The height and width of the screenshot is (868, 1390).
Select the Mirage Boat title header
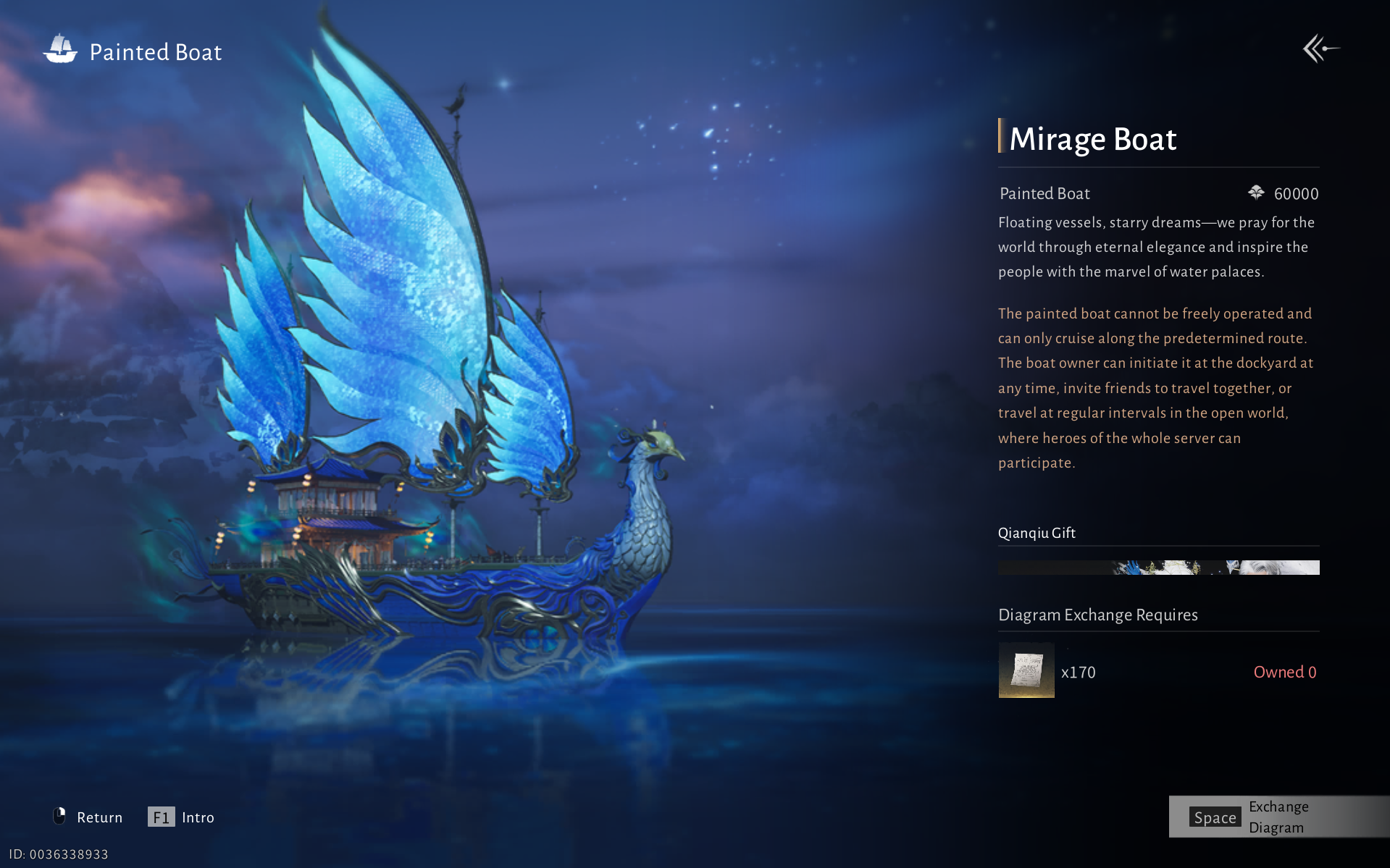pyautogui.click(x=1093, y=139)
